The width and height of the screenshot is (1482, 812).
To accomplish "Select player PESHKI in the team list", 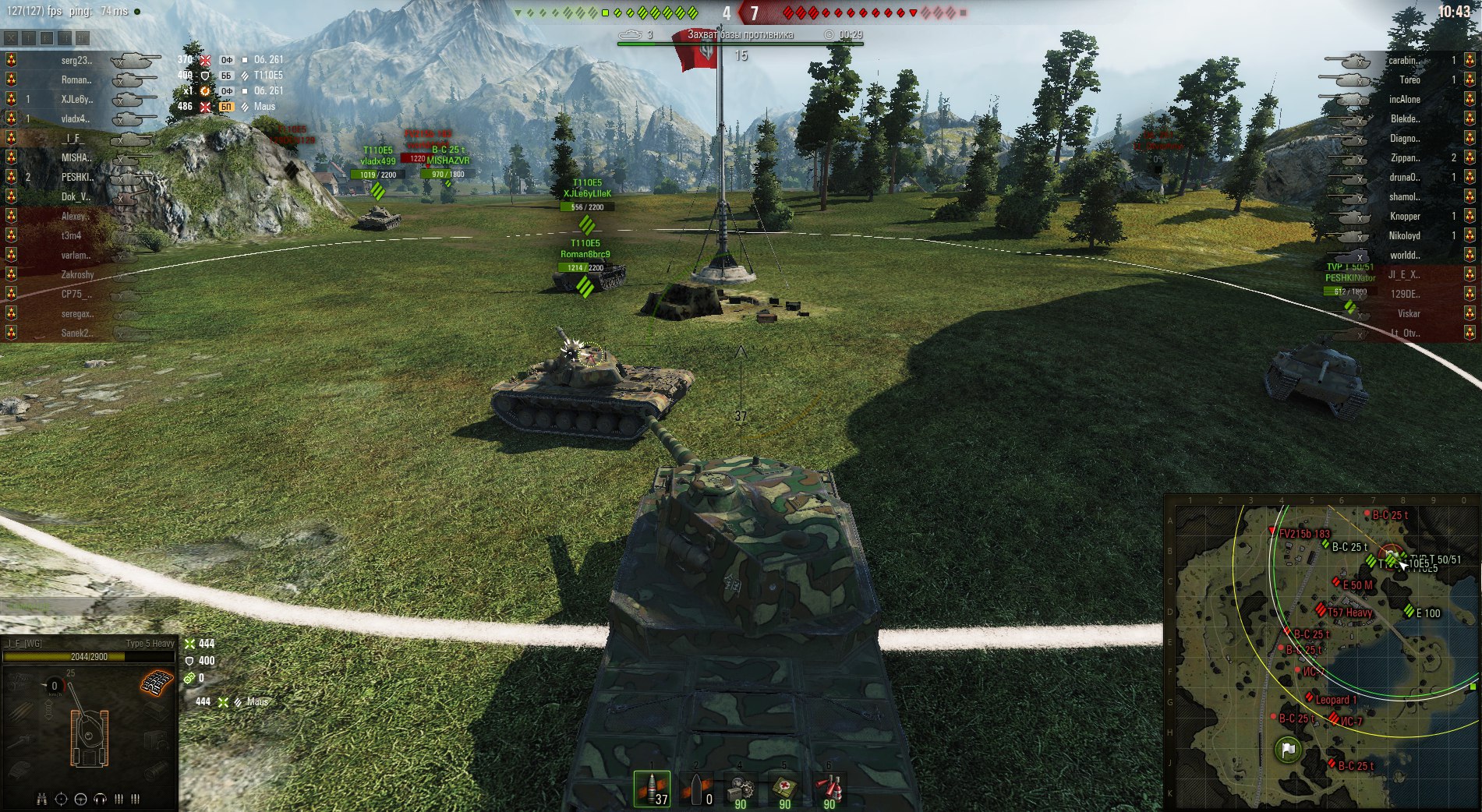I will click(x=76, y=177).
